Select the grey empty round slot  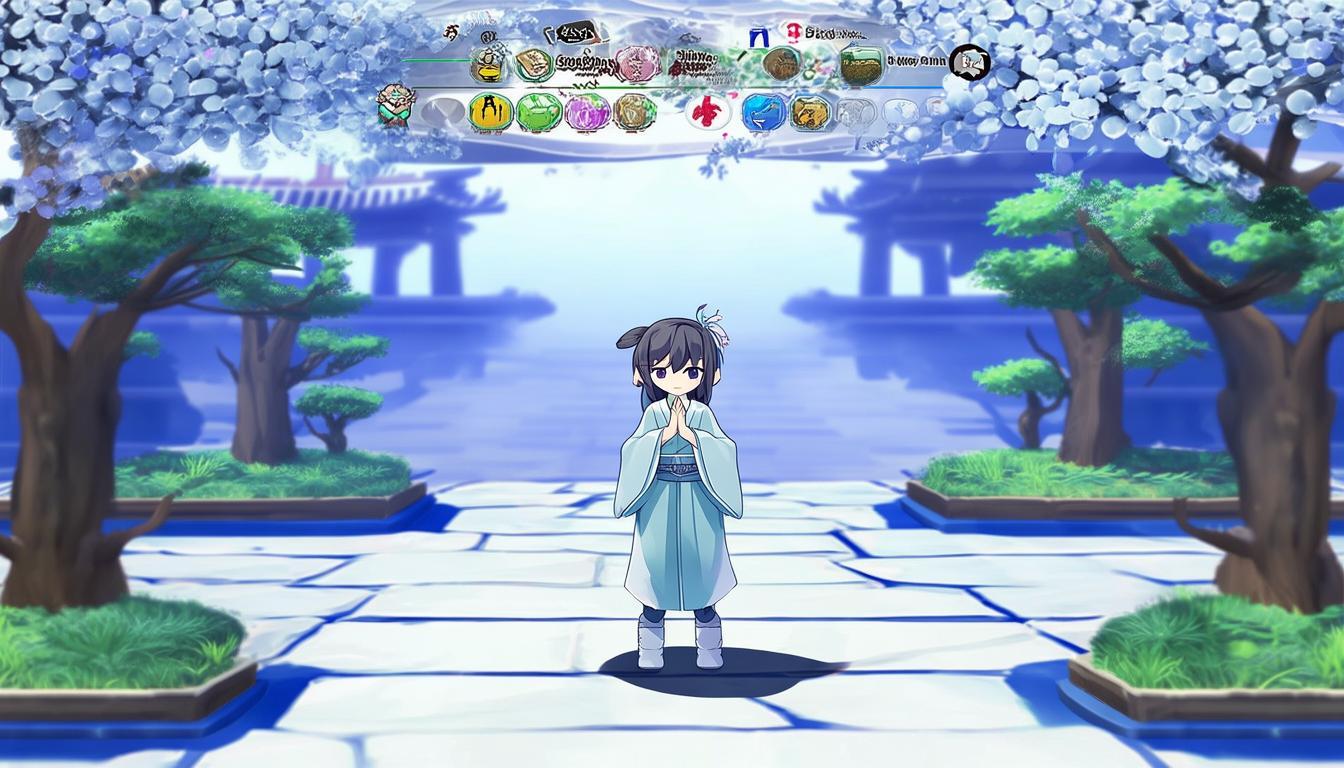(x=442, y=112)
